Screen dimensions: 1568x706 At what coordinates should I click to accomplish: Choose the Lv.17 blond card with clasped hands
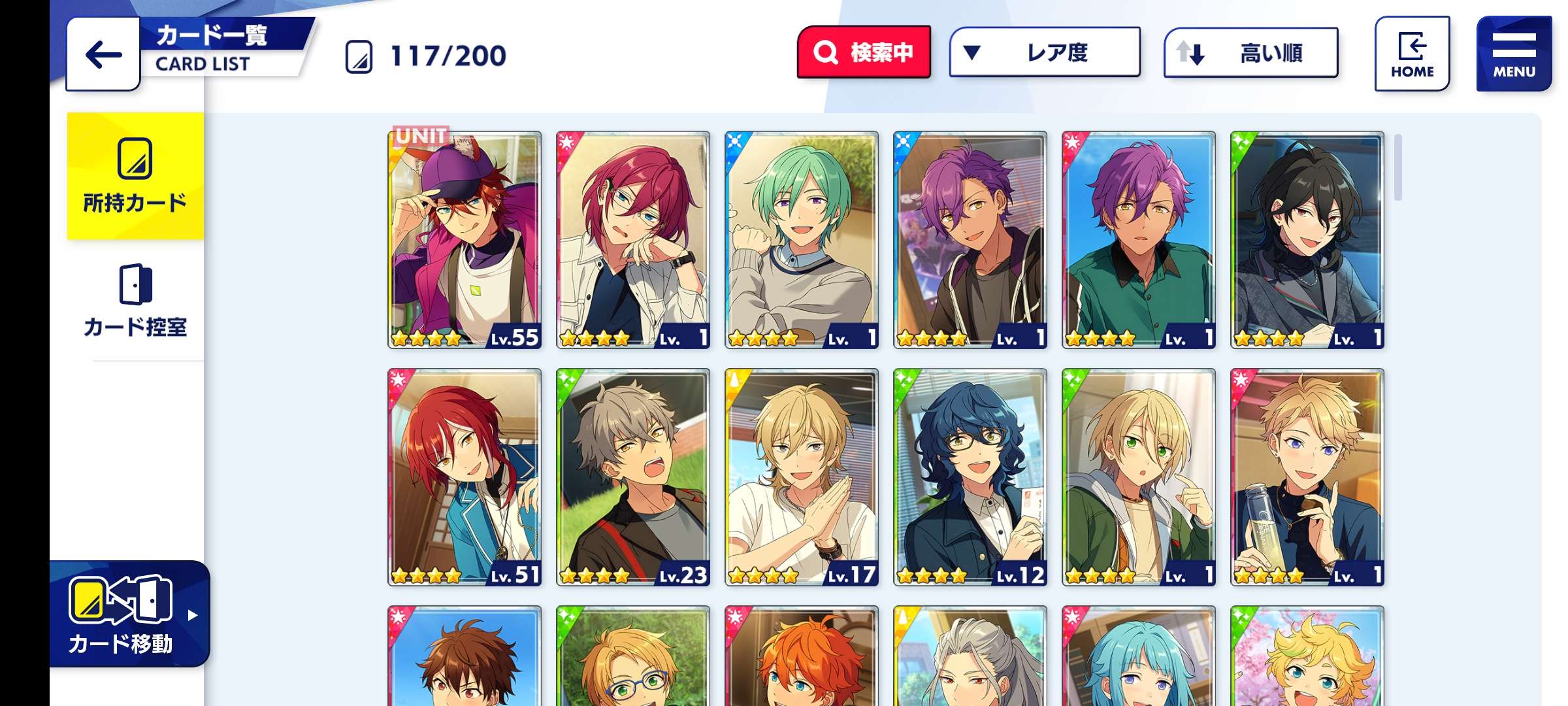tap(802, 477)
